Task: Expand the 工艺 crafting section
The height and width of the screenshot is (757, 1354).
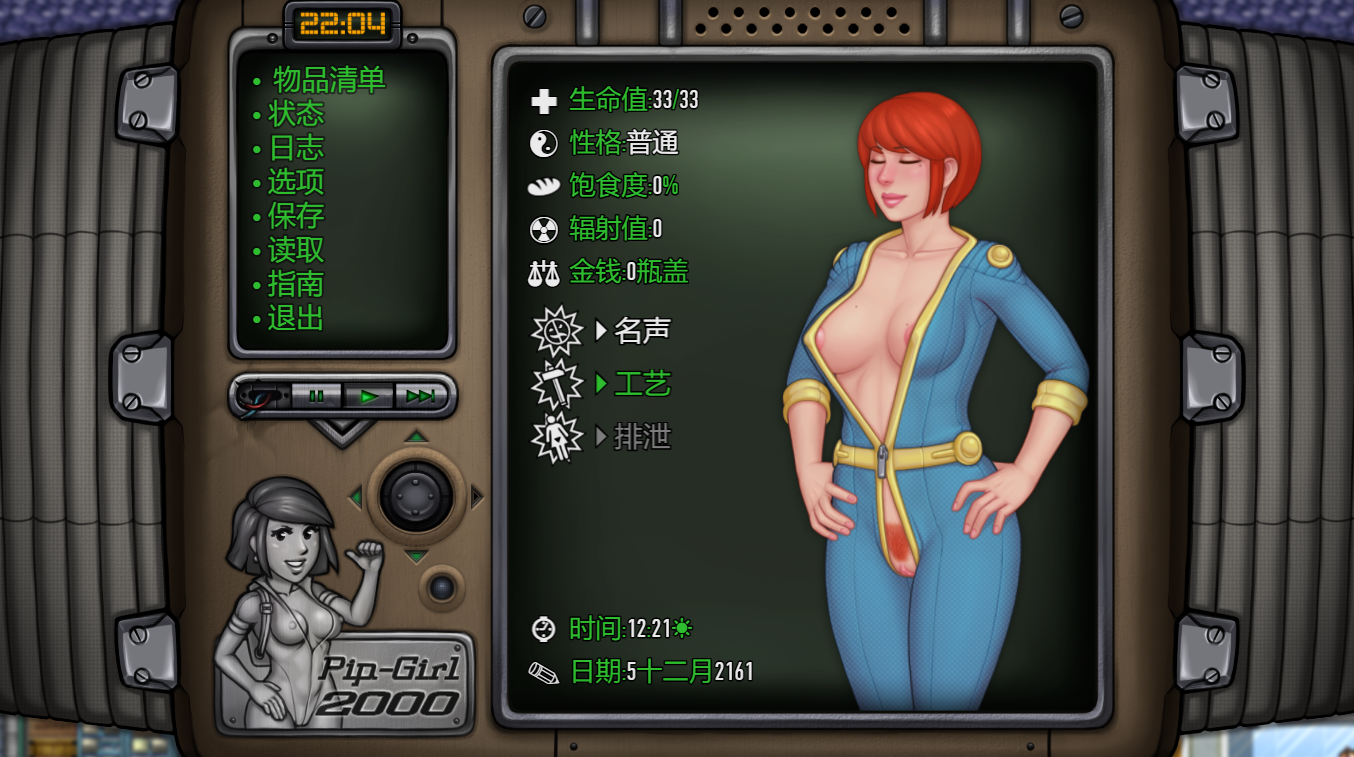Action: pos(641,384)
